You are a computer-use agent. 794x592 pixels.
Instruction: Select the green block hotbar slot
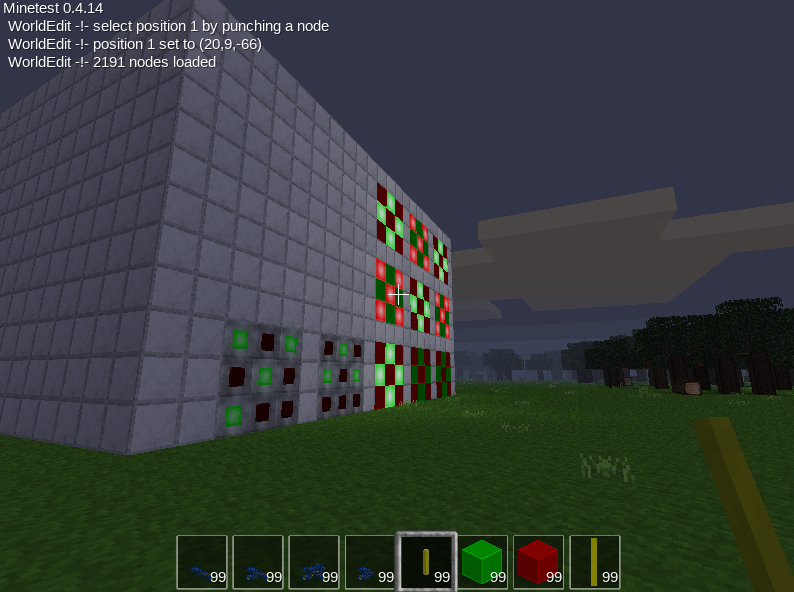[482, 561]
